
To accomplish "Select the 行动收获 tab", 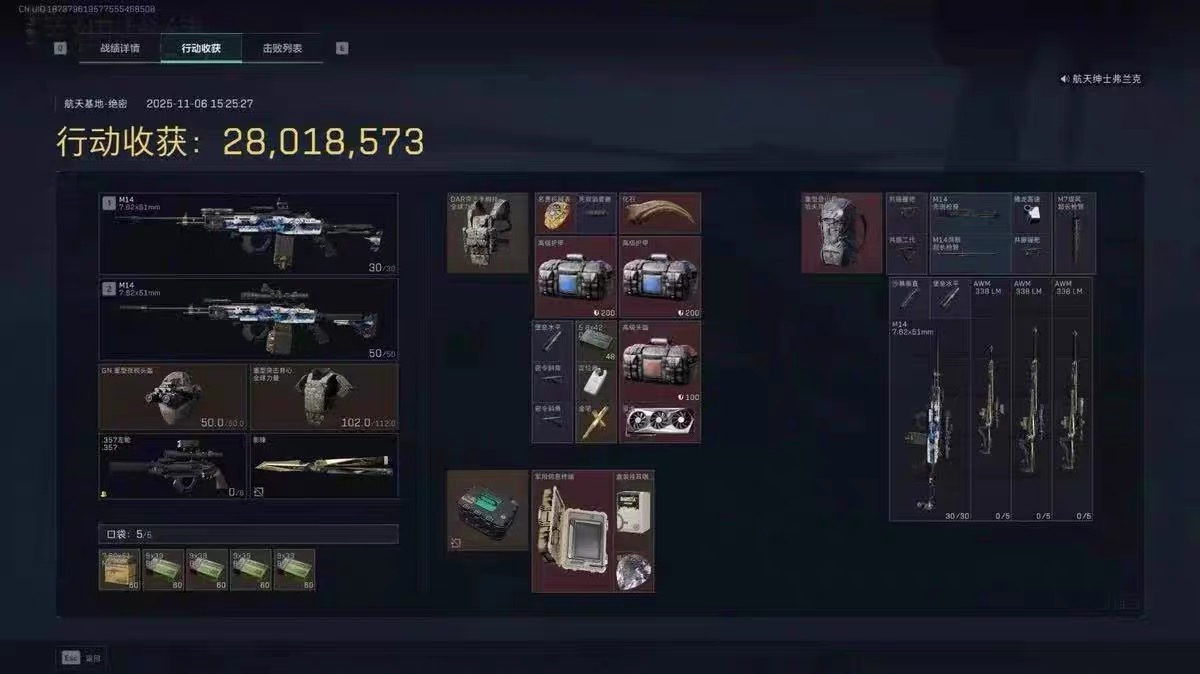I will 201,48.
